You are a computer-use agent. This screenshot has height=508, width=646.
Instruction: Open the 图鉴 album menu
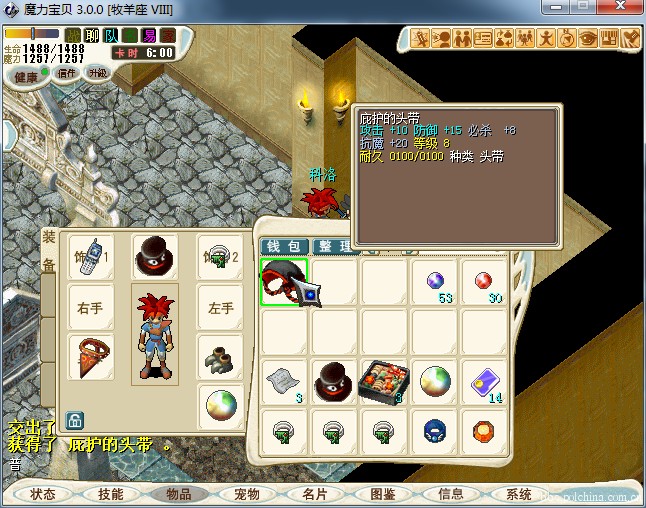(383, 494)
